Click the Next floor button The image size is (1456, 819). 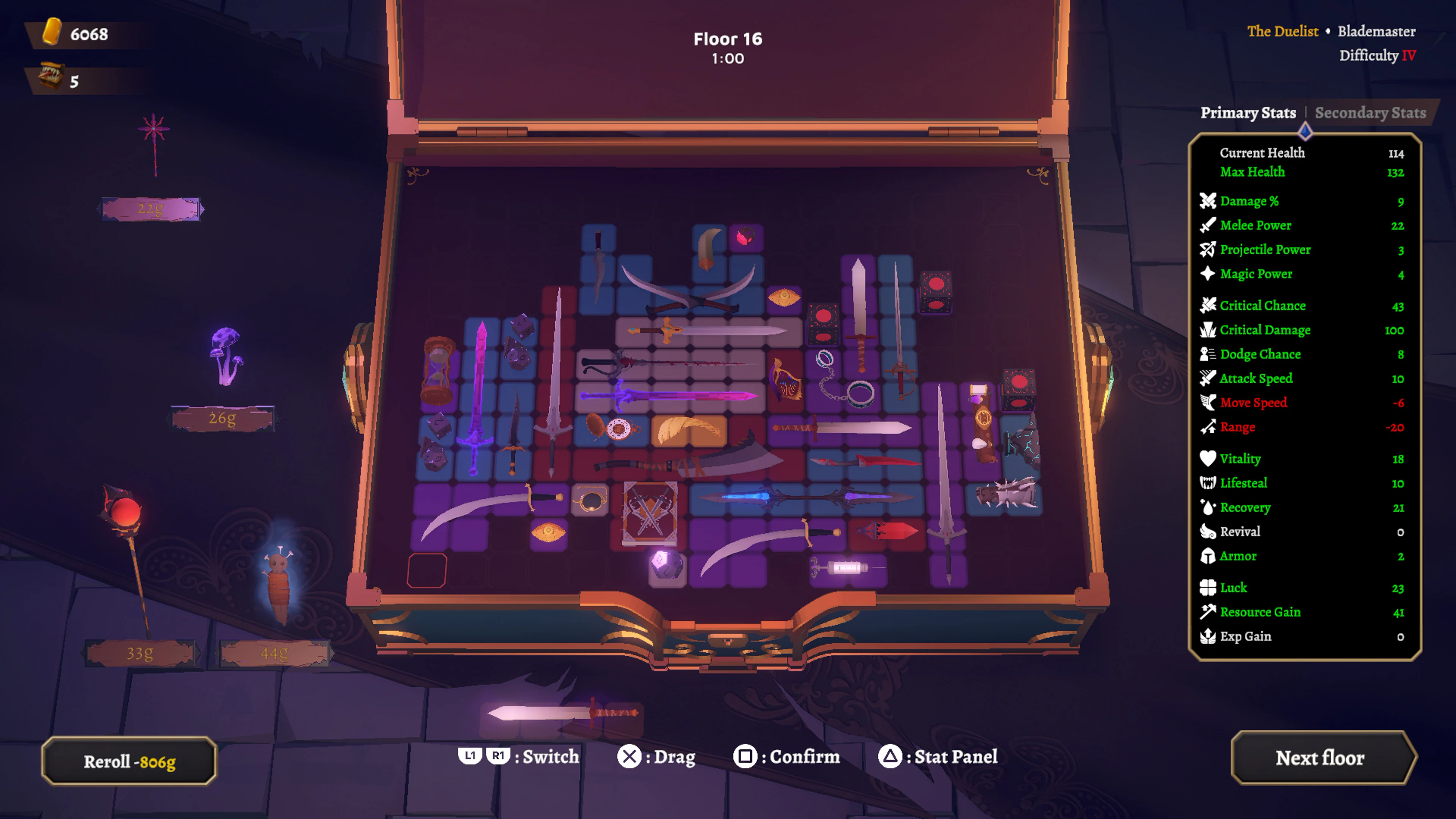(x=1320, y=758)
